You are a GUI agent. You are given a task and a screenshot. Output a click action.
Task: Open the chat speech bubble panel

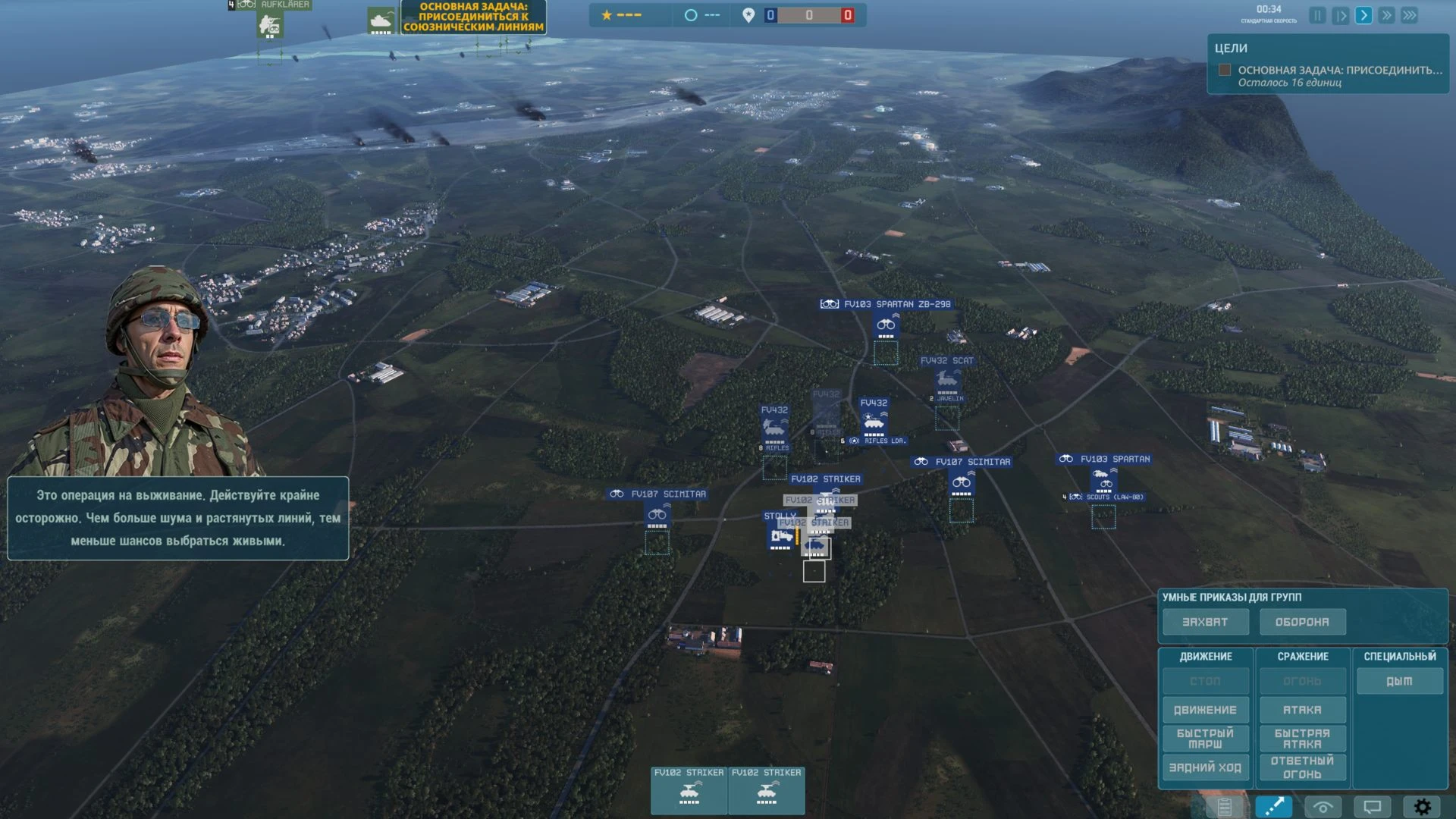(1373, 807)
